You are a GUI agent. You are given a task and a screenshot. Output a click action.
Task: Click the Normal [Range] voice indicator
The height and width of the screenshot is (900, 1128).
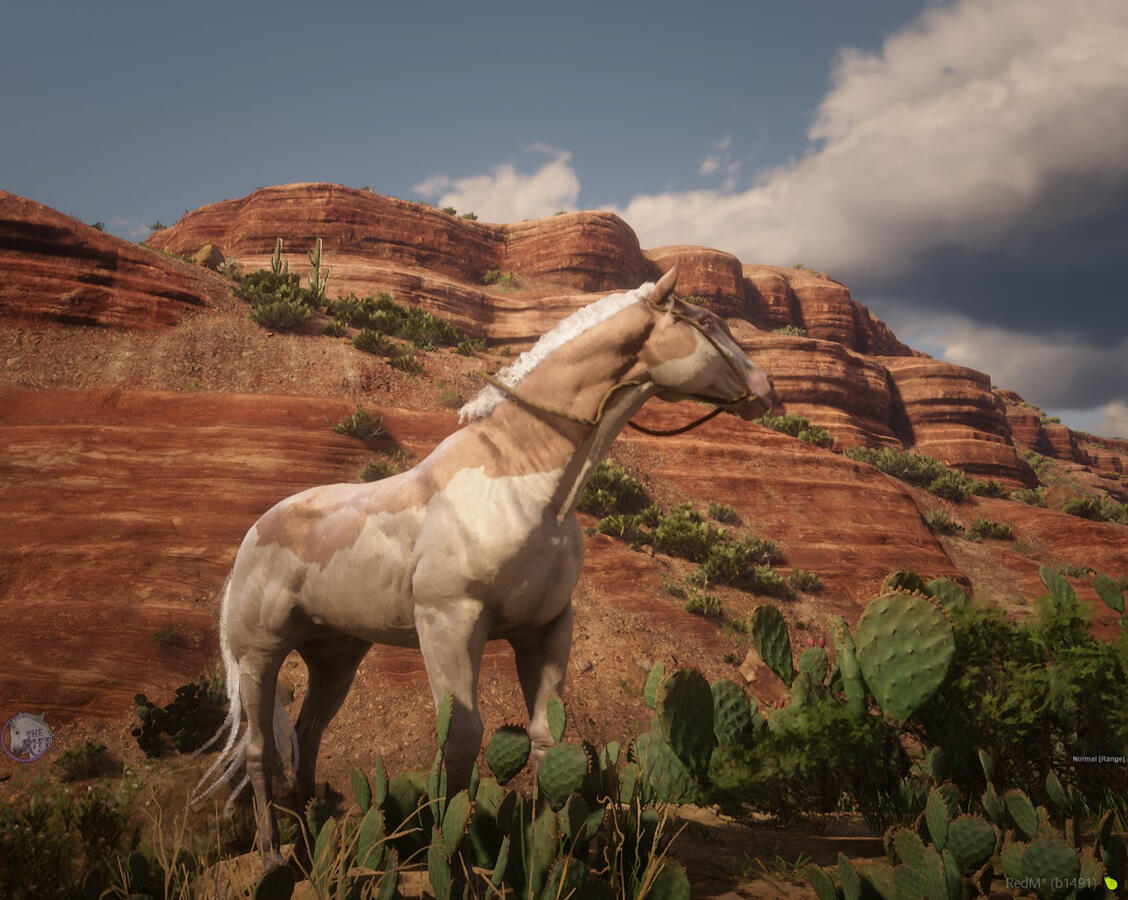coord(1098,759)
